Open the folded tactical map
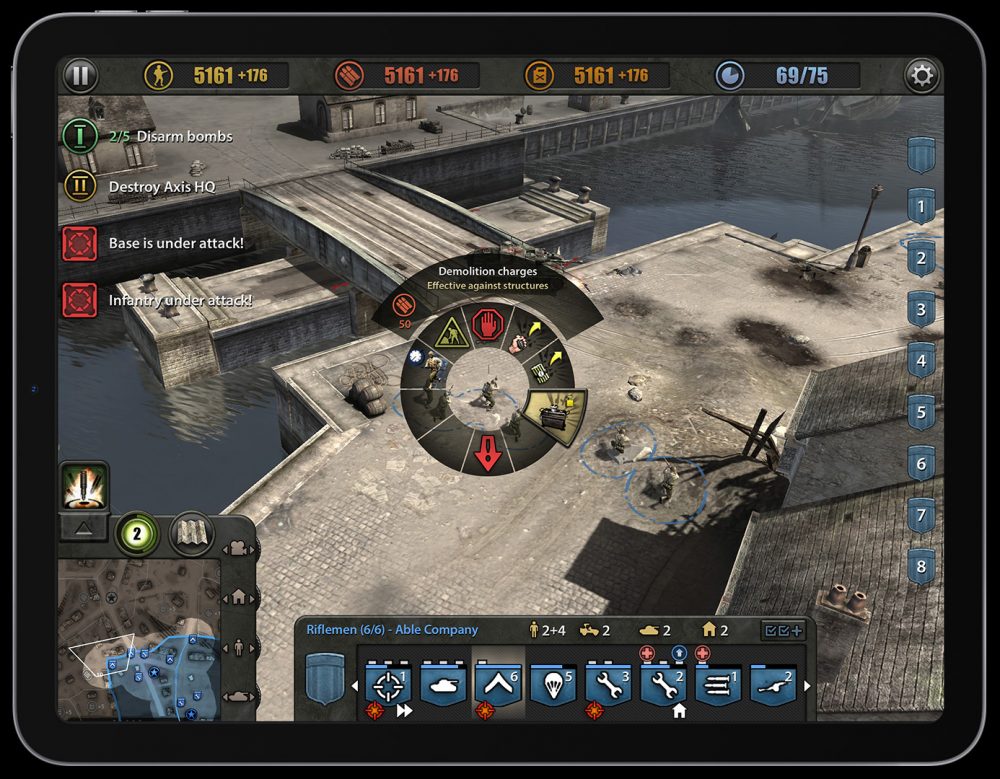 191,533
